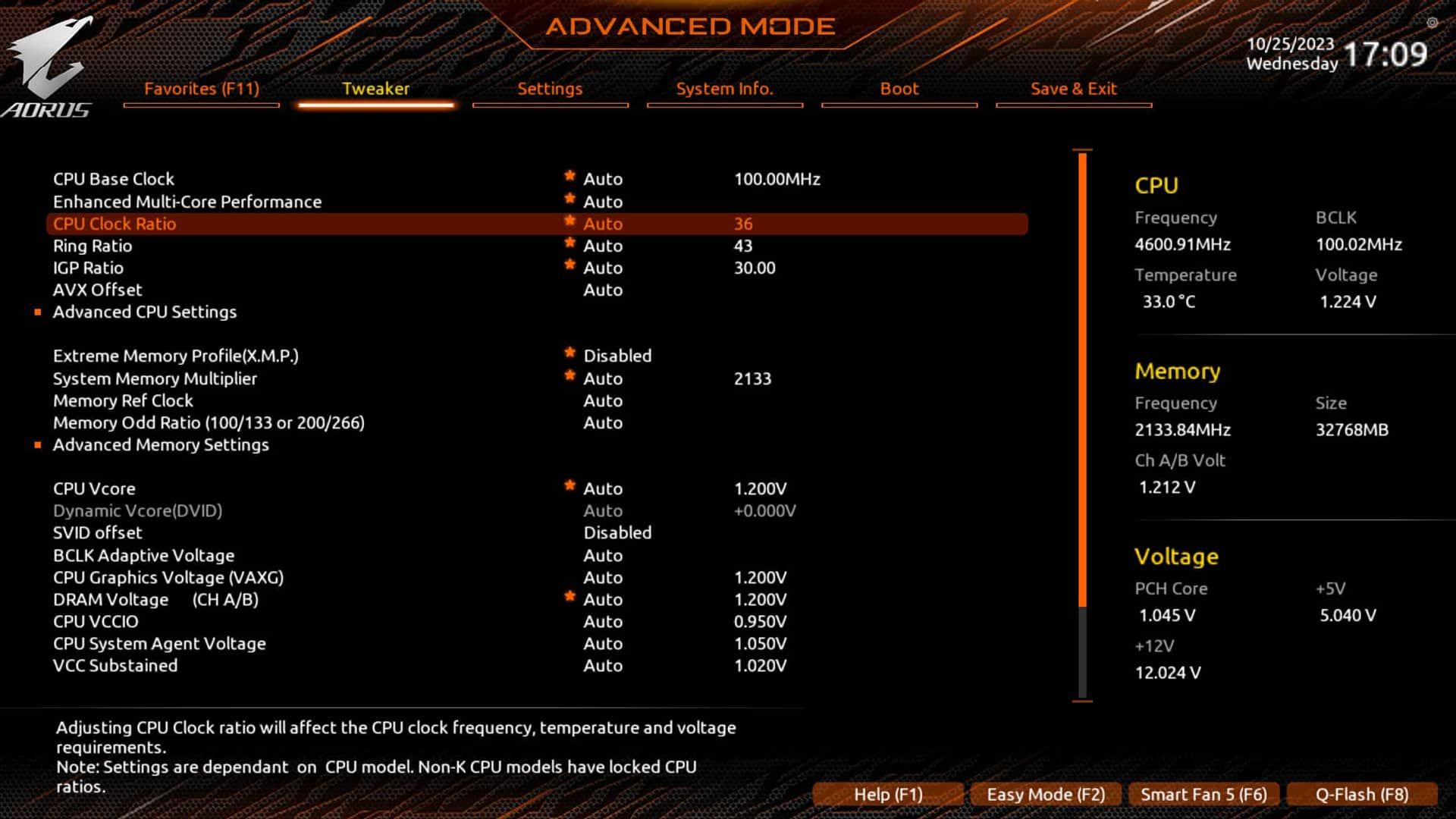
Task: Click the favorite star beside Ring Ratio
Action: tap(569, 242)
